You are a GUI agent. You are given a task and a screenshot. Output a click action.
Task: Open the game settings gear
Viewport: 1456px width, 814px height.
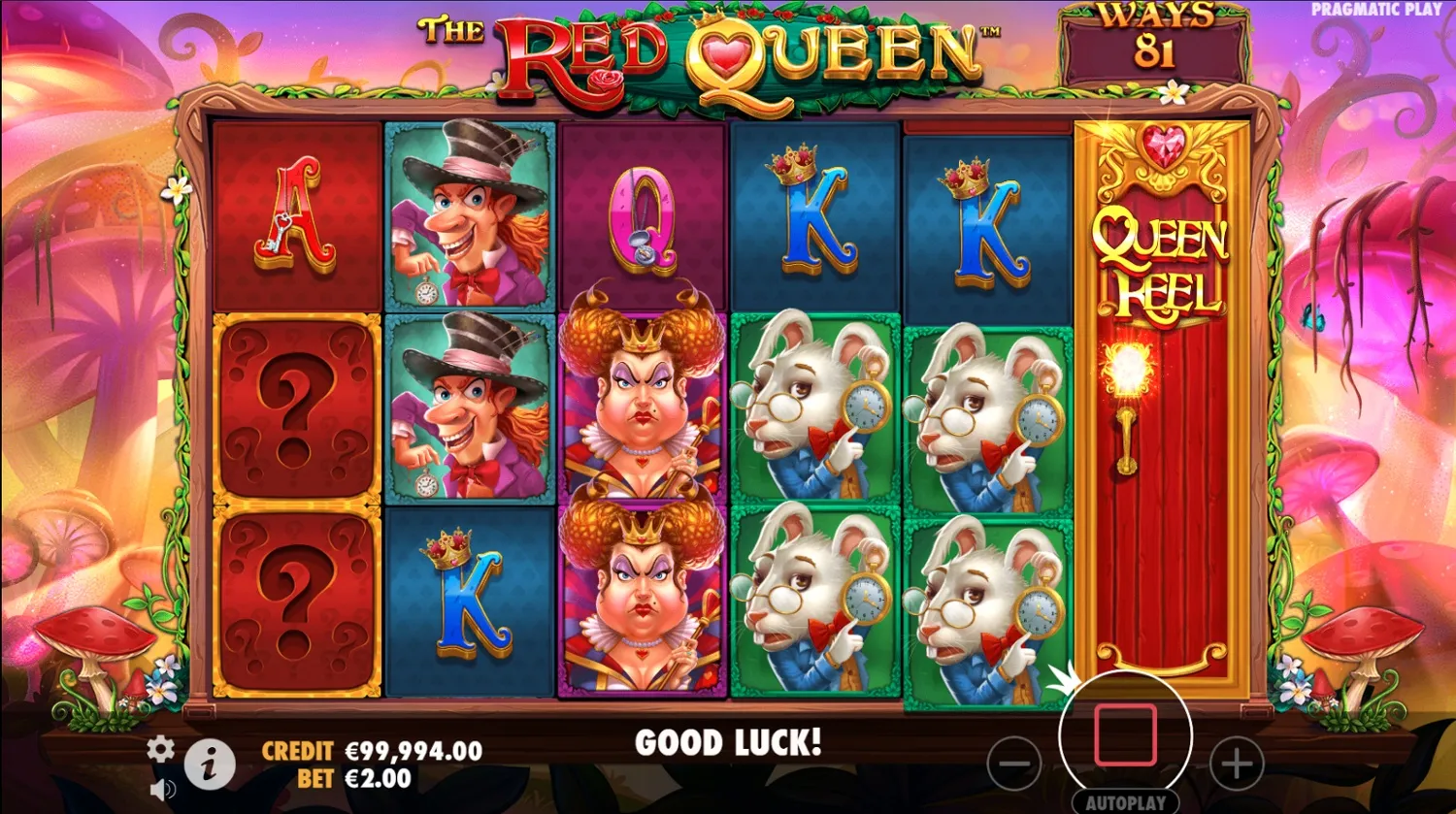coord(158,748)
